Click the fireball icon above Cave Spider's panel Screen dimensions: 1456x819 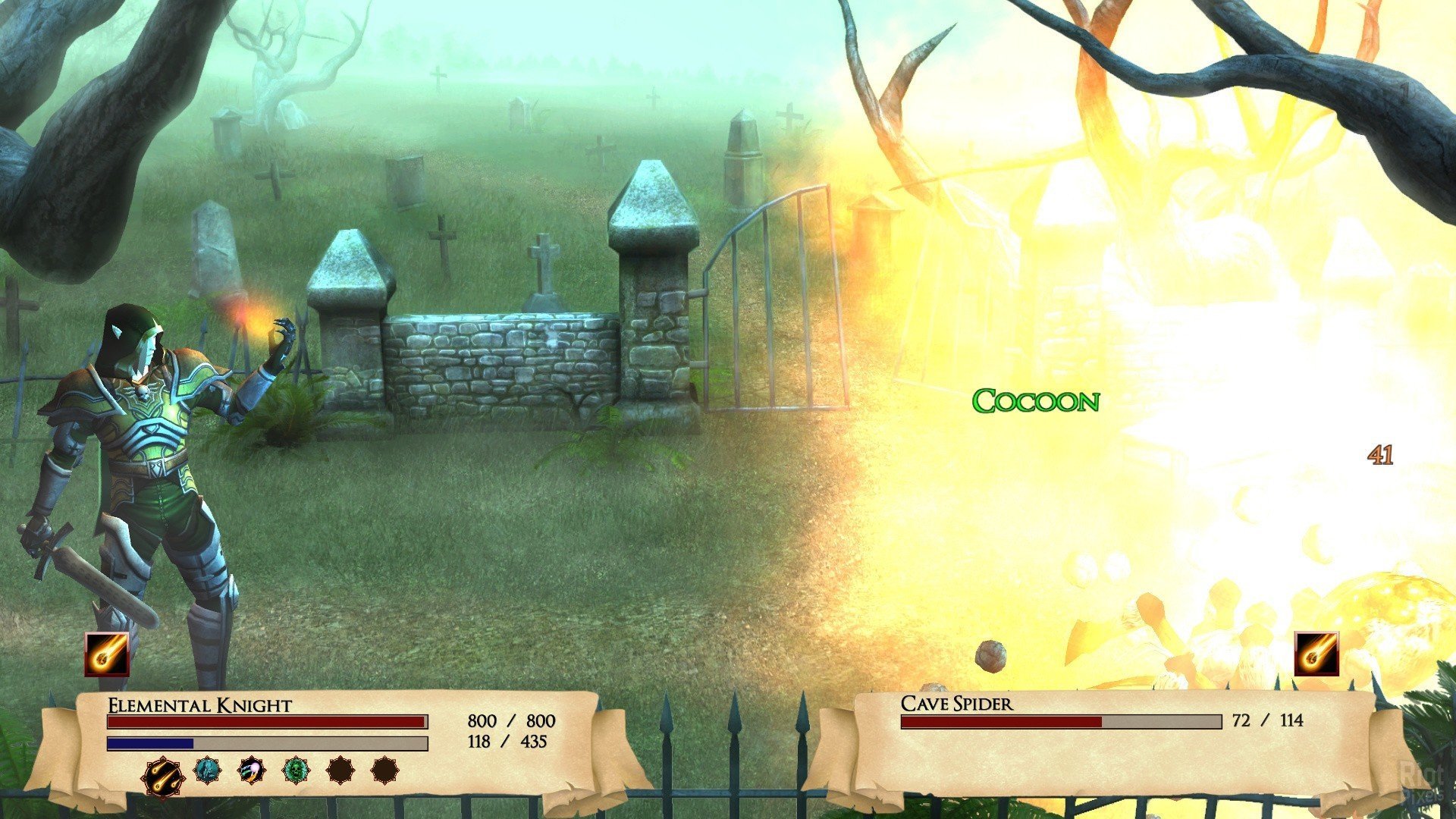pyautogui.click(x=1316, y=654)
